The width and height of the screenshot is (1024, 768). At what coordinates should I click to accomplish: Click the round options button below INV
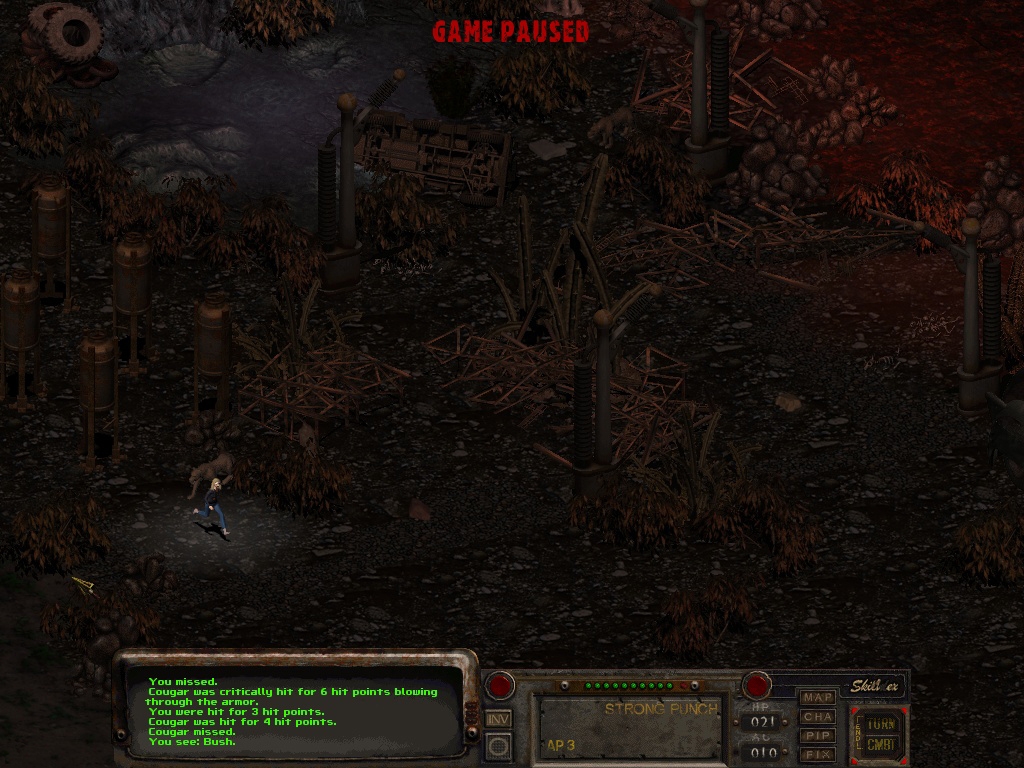coord(498,745)
